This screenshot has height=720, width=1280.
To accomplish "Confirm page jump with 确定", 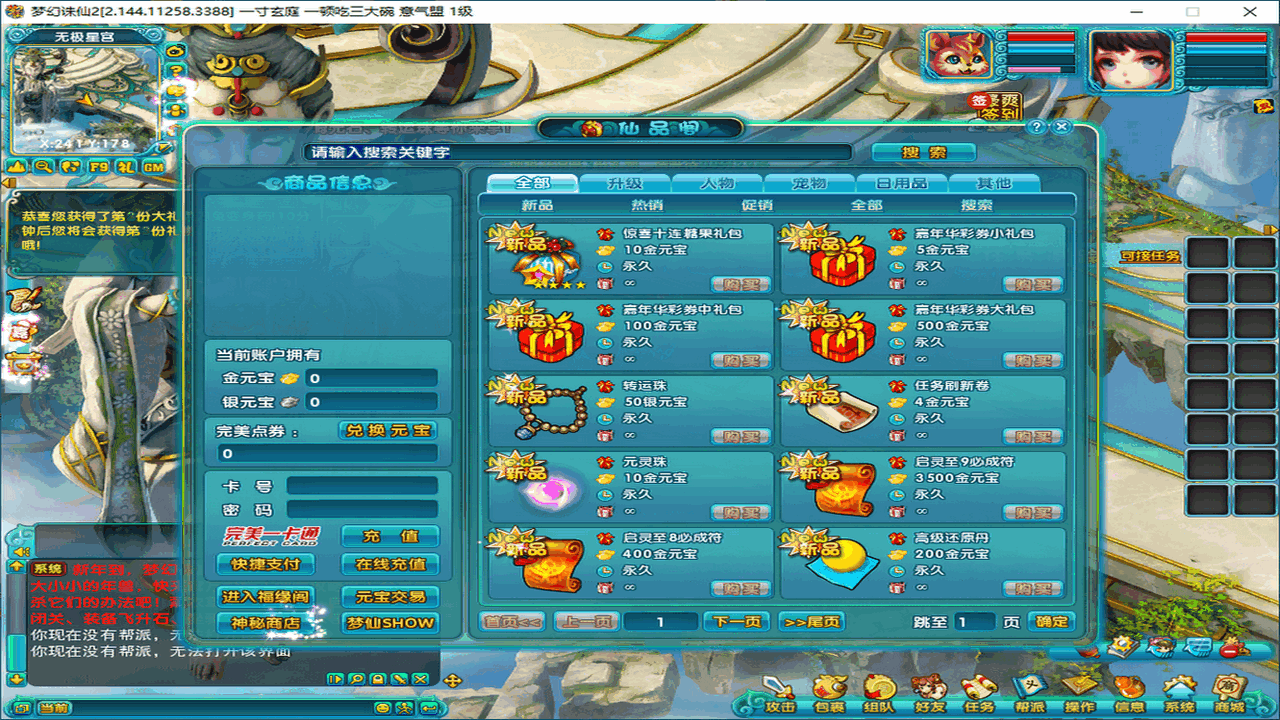I will 1051,621.
